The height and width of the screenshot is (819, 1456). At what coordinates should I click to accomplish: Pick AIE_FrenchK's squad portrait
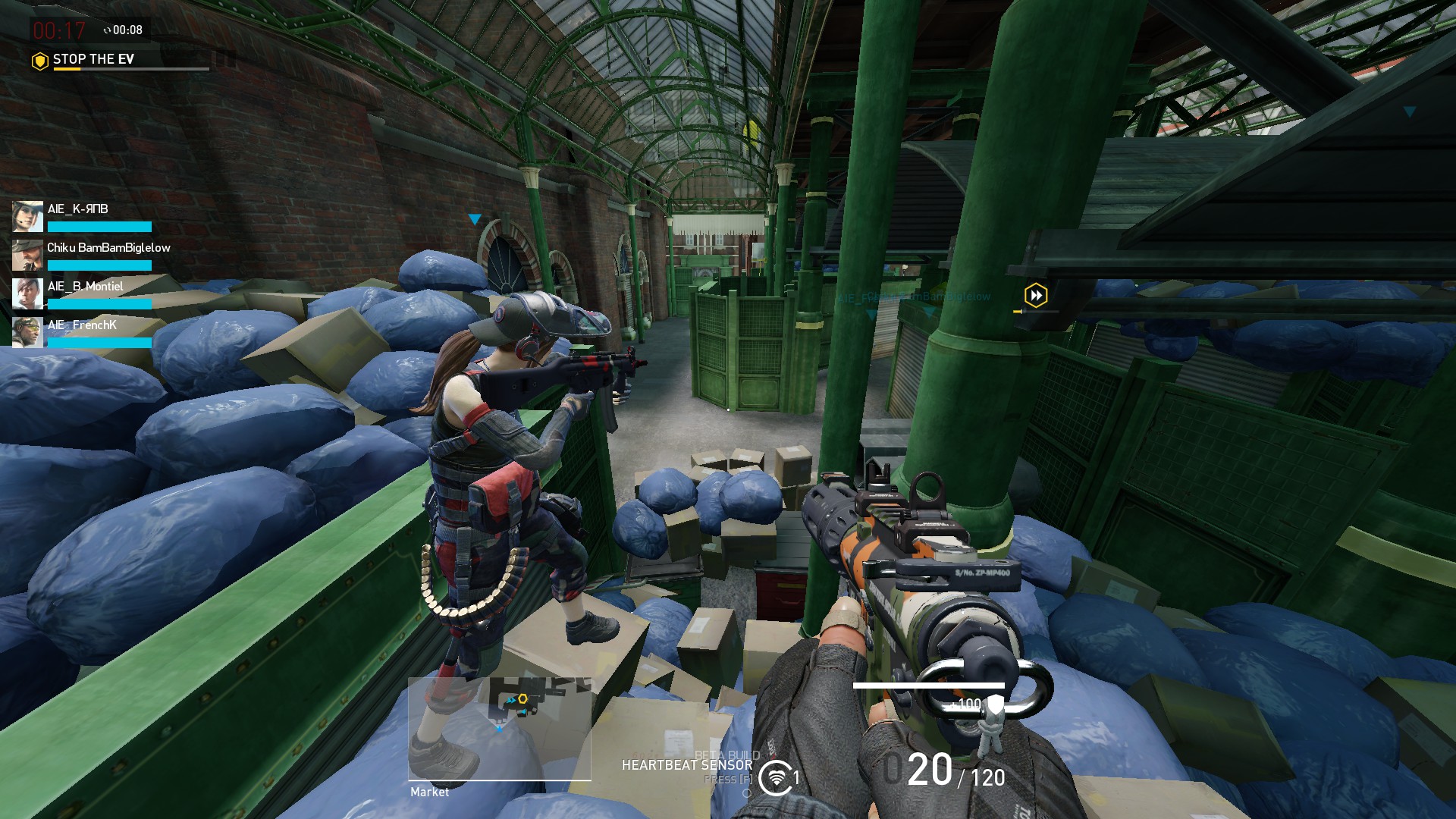pos(27,332)
